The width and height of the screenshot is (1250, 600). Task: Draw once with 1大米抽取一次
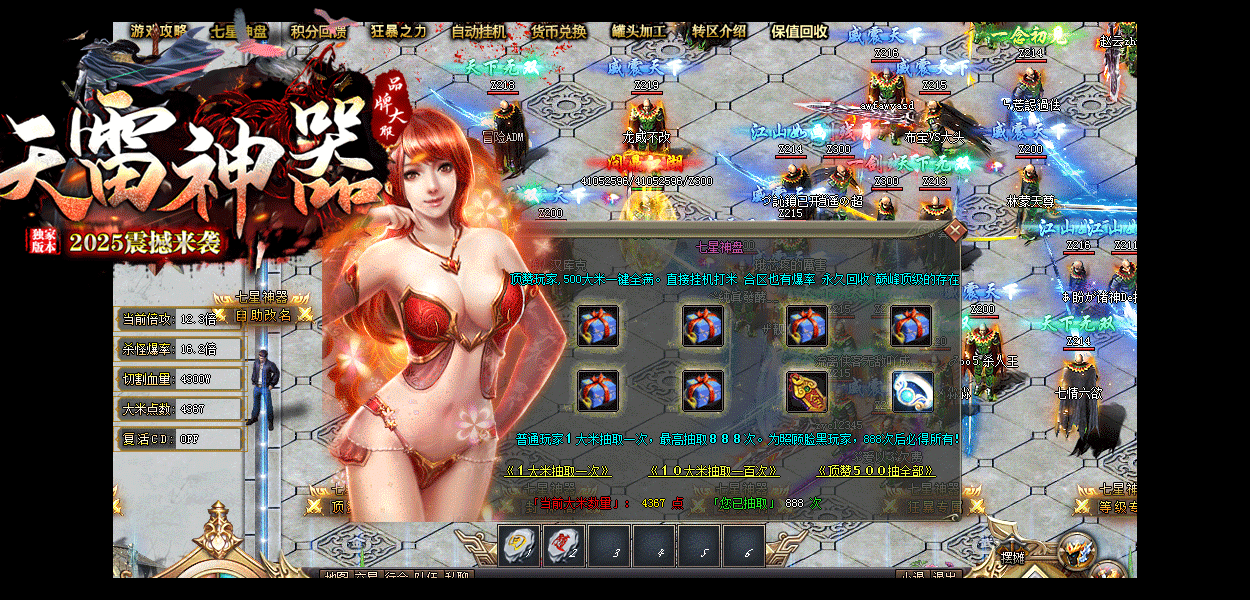557,470
